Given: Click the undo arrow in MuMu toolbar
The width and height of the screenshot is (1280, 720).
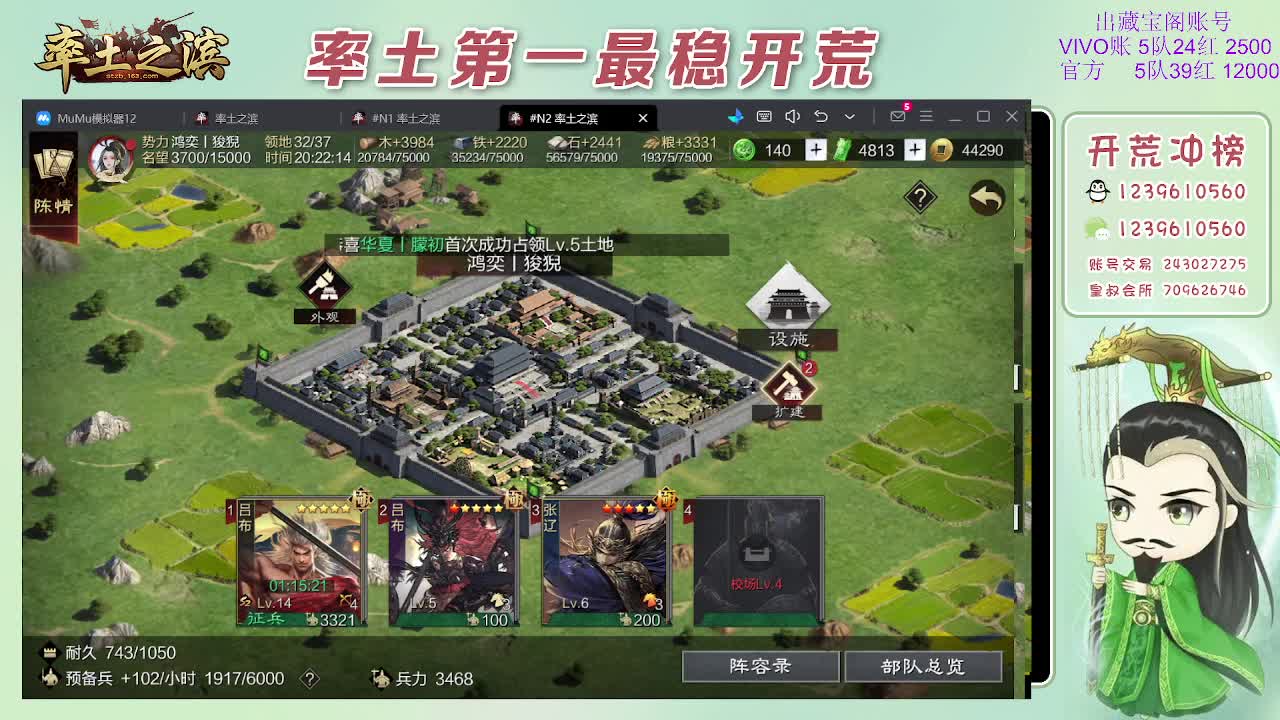Looking at the screenshot, I should [820, 117].
